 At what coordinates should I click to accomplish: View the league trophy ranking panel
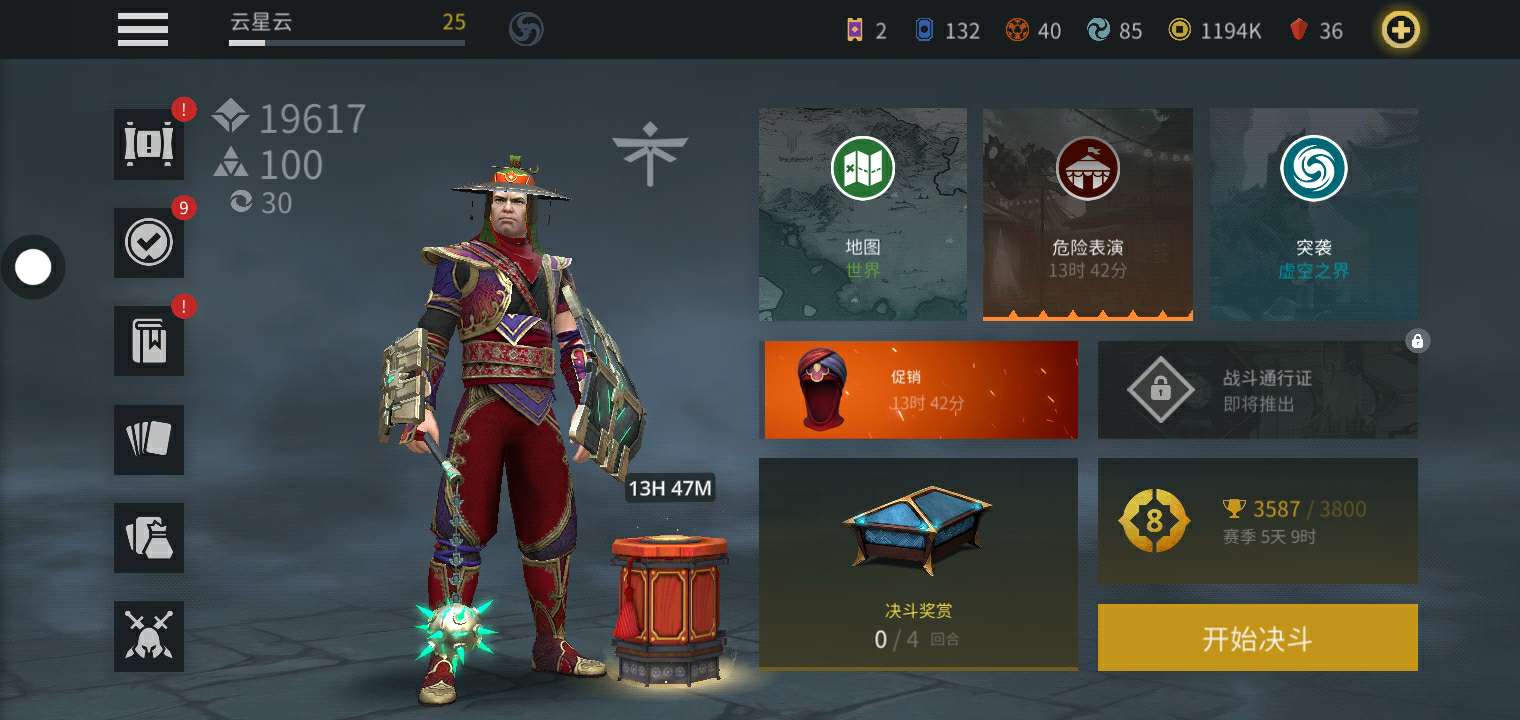click(1257, 521)
